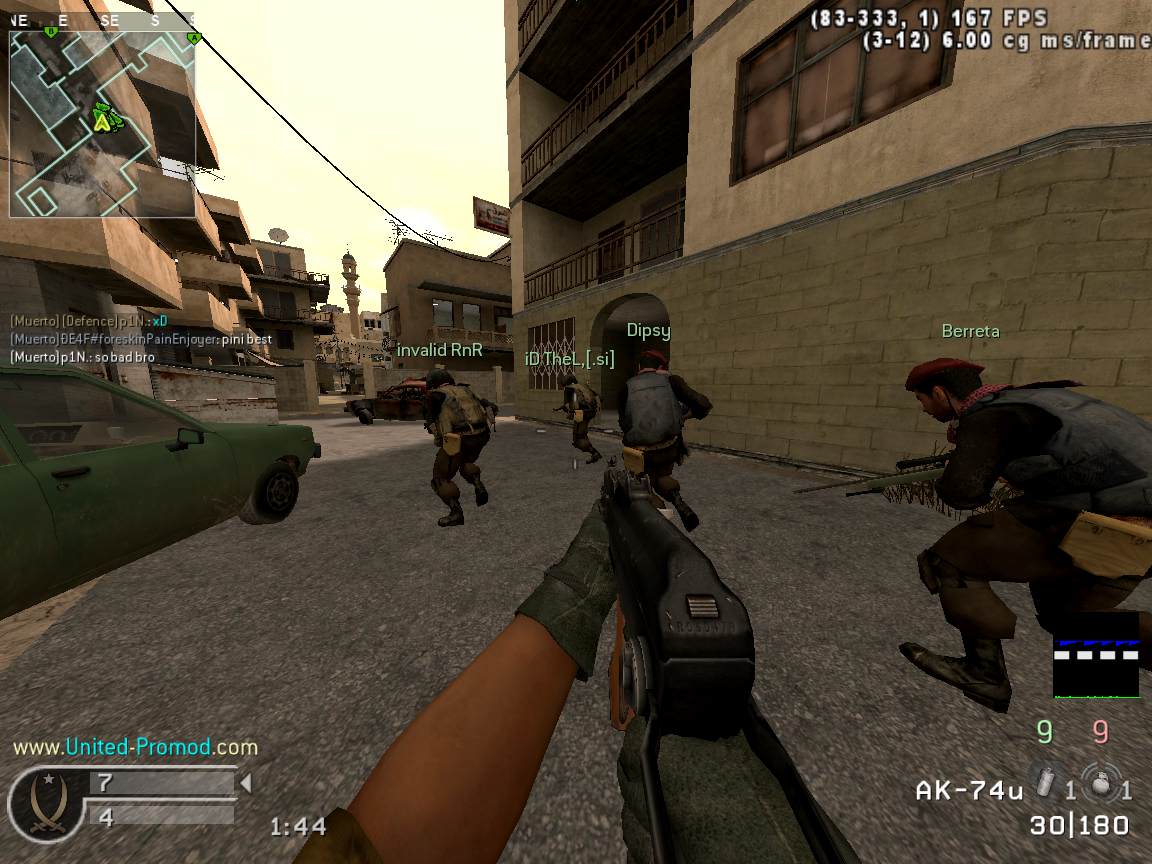Click the lagometer graph
Screen dimensions: 1152x864
click(x=1096, y=655)
